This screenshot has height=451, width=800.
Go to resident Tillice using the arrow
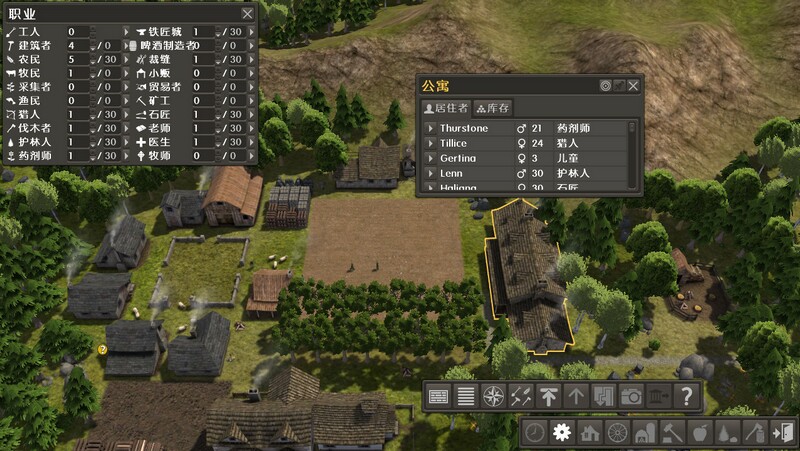(431, 143)
